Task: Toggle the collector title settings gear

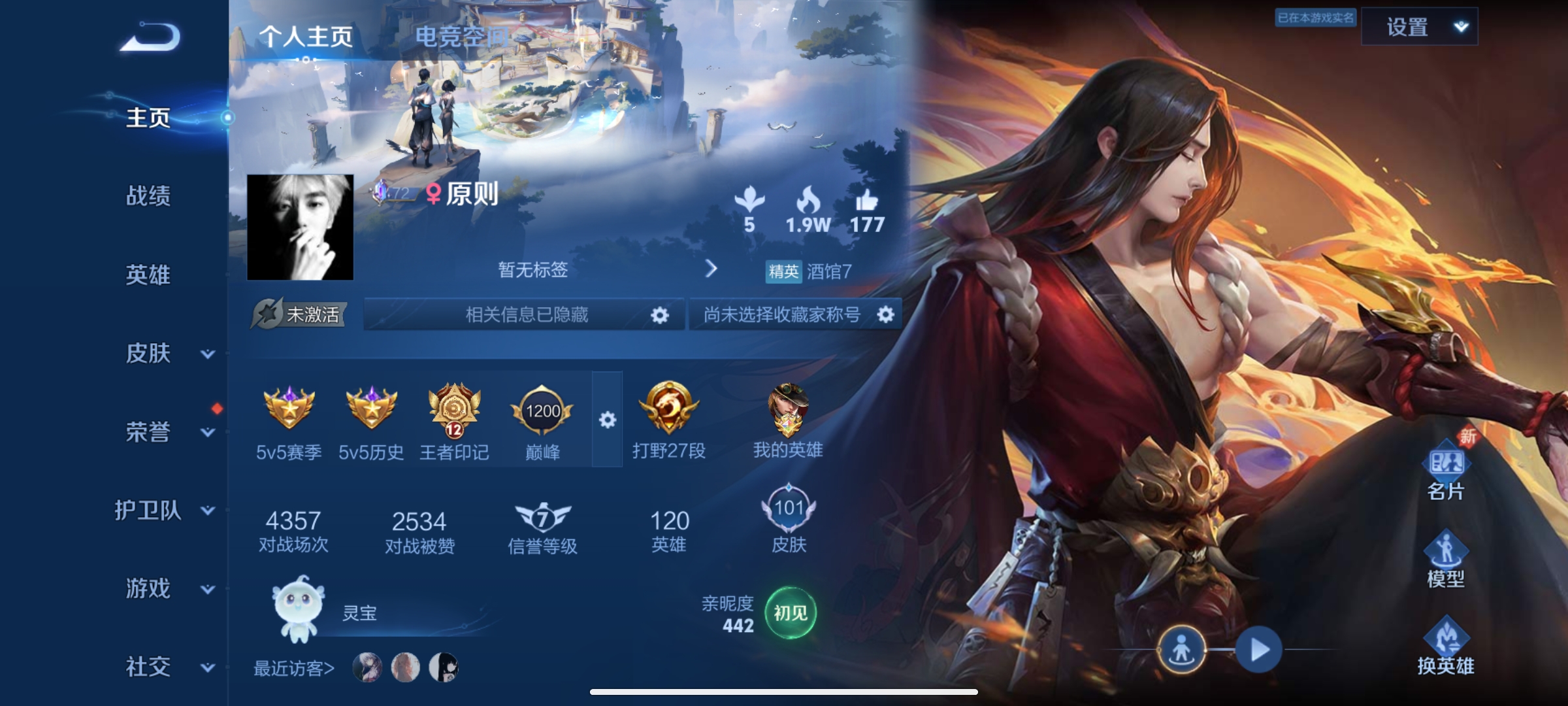Action: (x=887, y=314)
